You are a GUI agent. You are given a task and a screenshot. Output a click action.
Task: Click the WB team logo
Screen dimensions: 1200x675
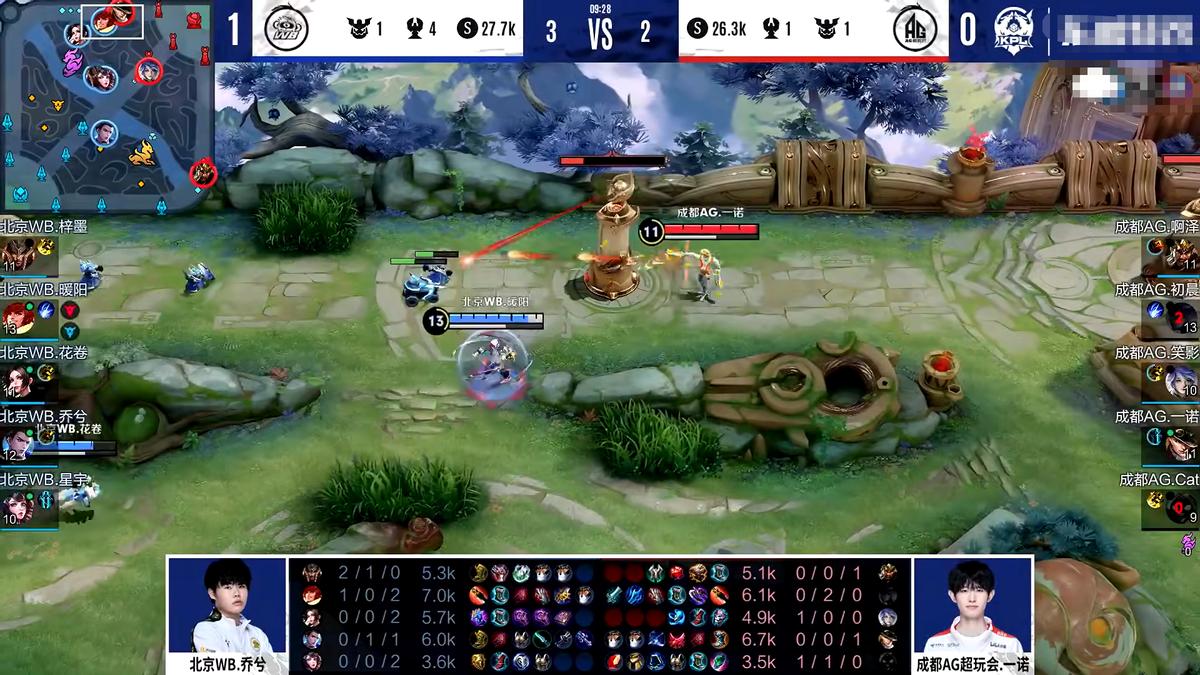285,29
